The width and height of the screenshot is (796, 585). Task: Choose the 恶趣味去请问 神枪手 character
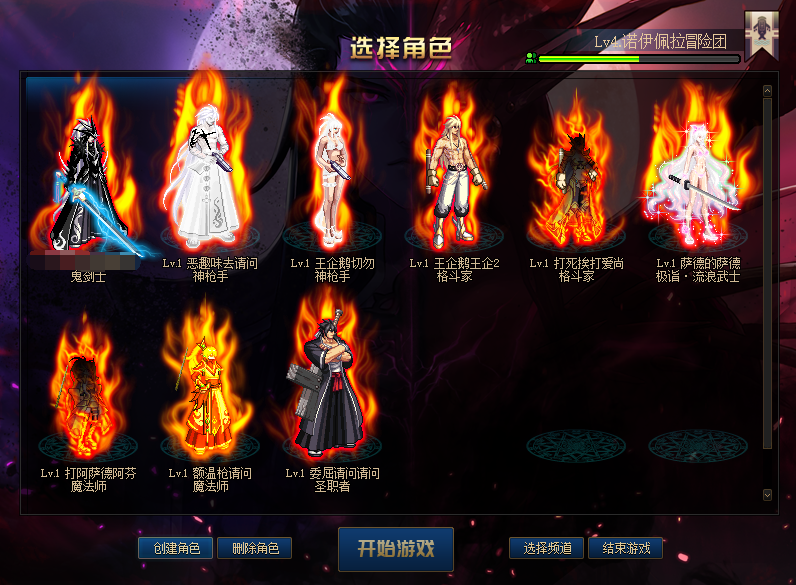210,180
